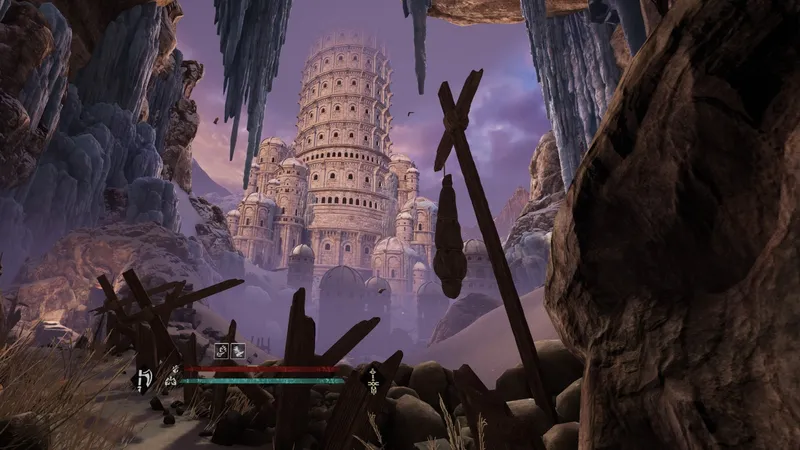Screen dimensions: 800x450
Task: Click the first square buff icon above the bars
Action: coord(224,350)
